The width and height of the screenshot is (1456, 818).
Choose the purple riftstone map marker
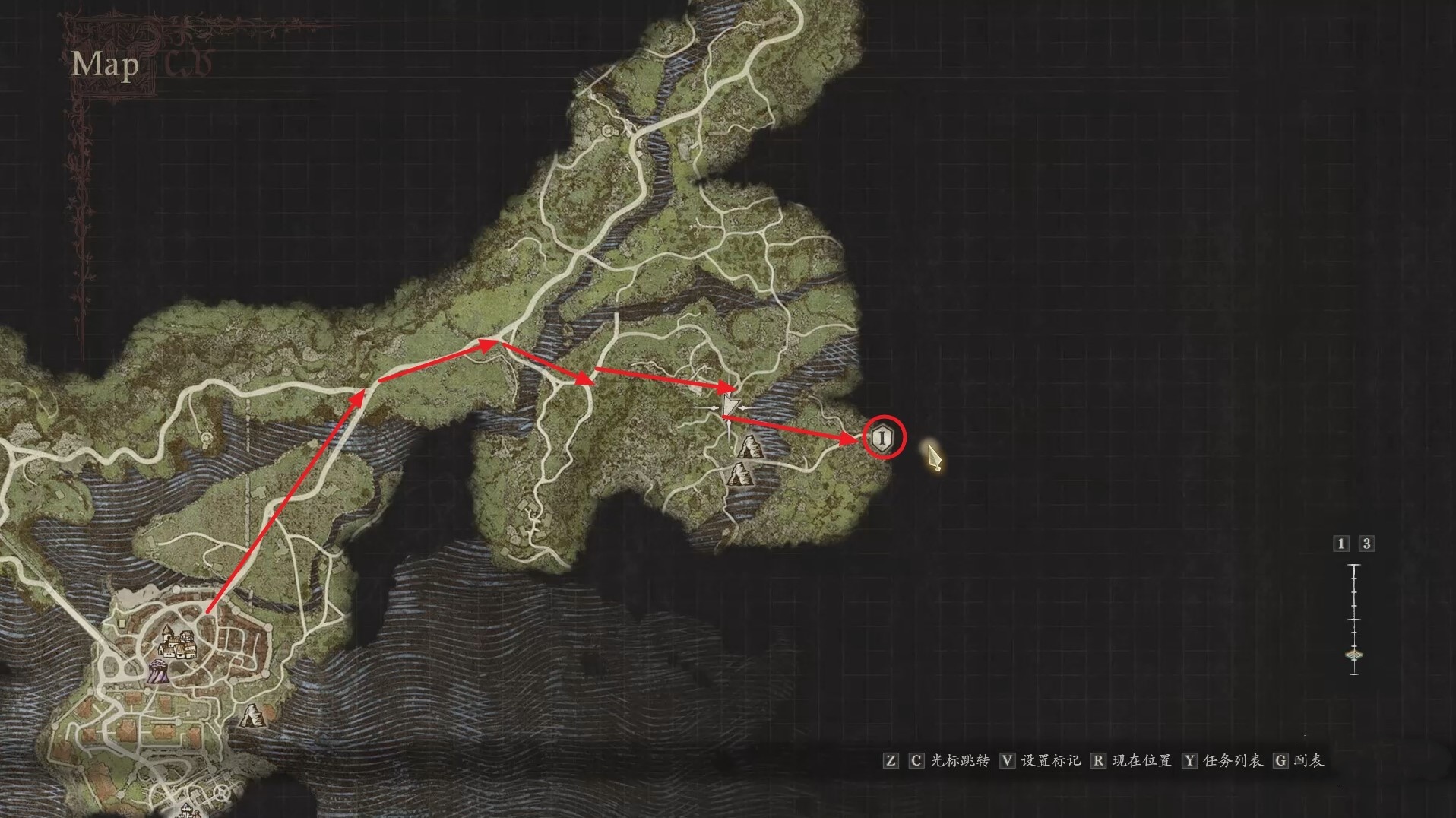click(x=158, y=672)
